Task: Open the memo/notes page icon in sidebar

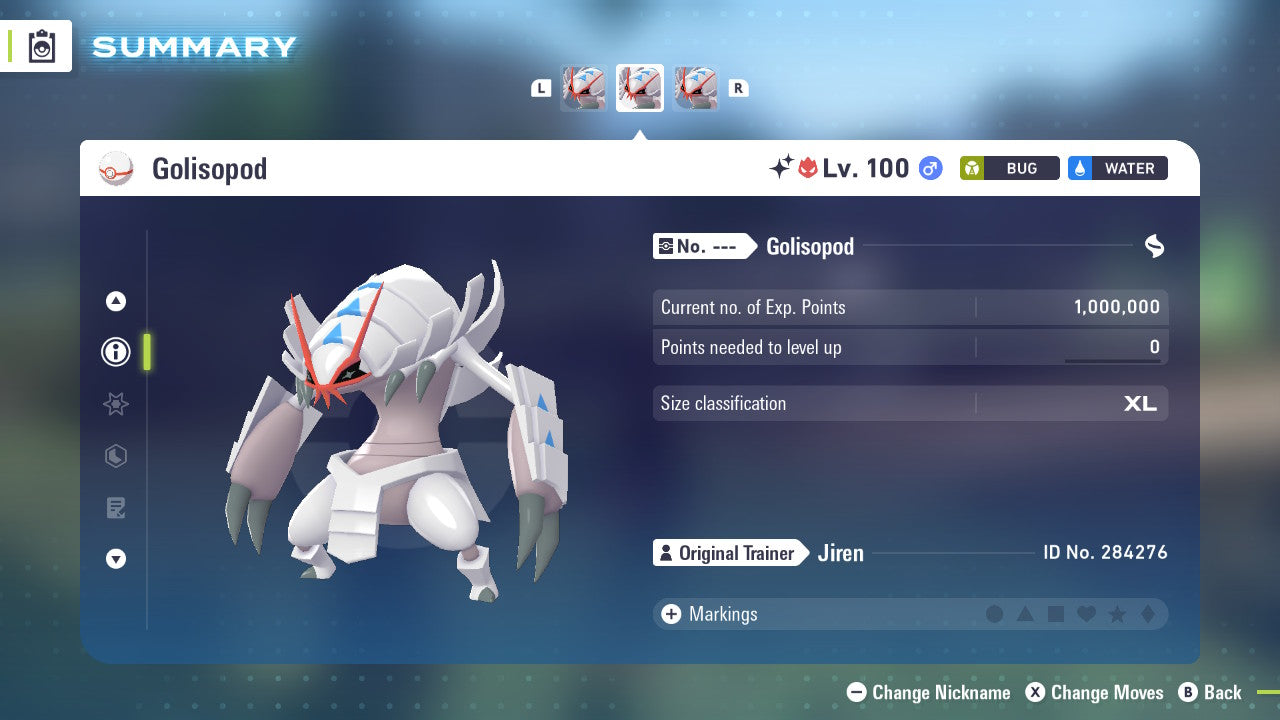Action: click(x=115, y=508)
